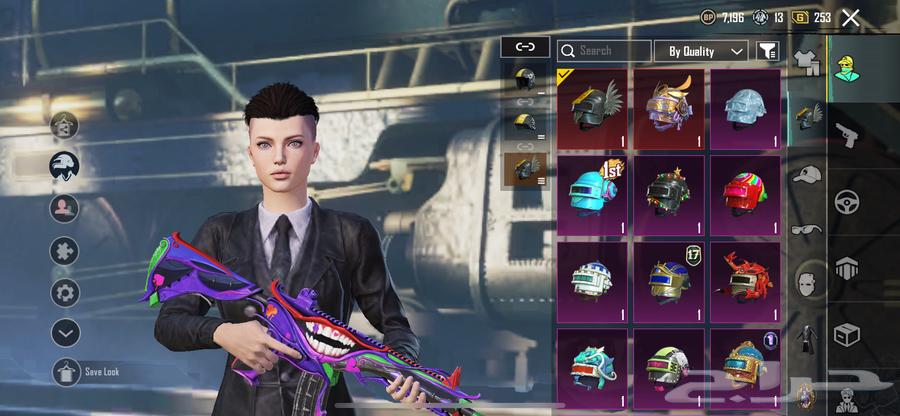
Task: Choose the purple and gold samurai helmet
Action: [668, 108]
